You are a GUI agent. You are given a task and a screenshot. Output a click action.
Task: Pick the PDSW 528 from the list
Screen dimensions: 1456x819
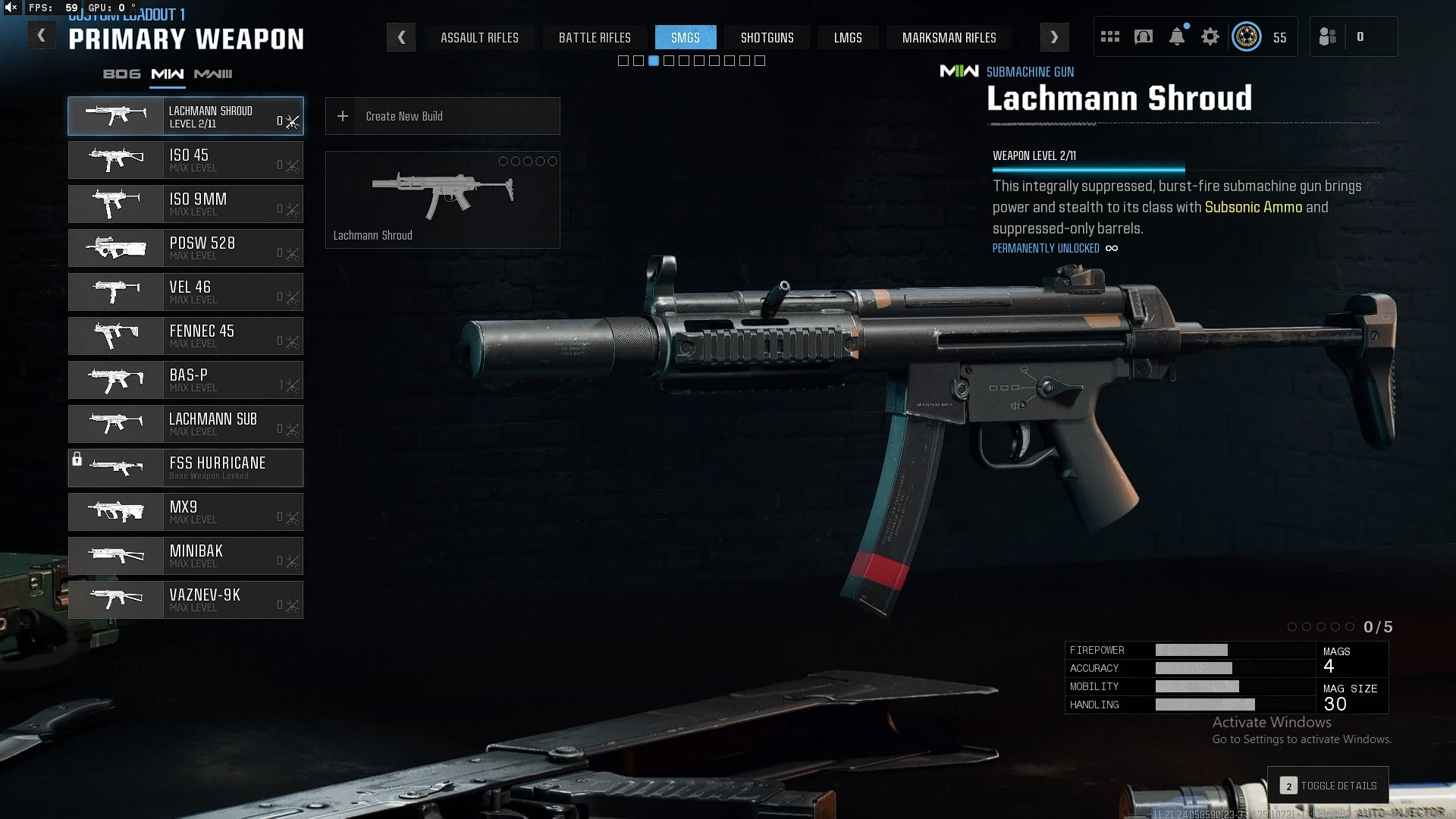pos(186,248)
